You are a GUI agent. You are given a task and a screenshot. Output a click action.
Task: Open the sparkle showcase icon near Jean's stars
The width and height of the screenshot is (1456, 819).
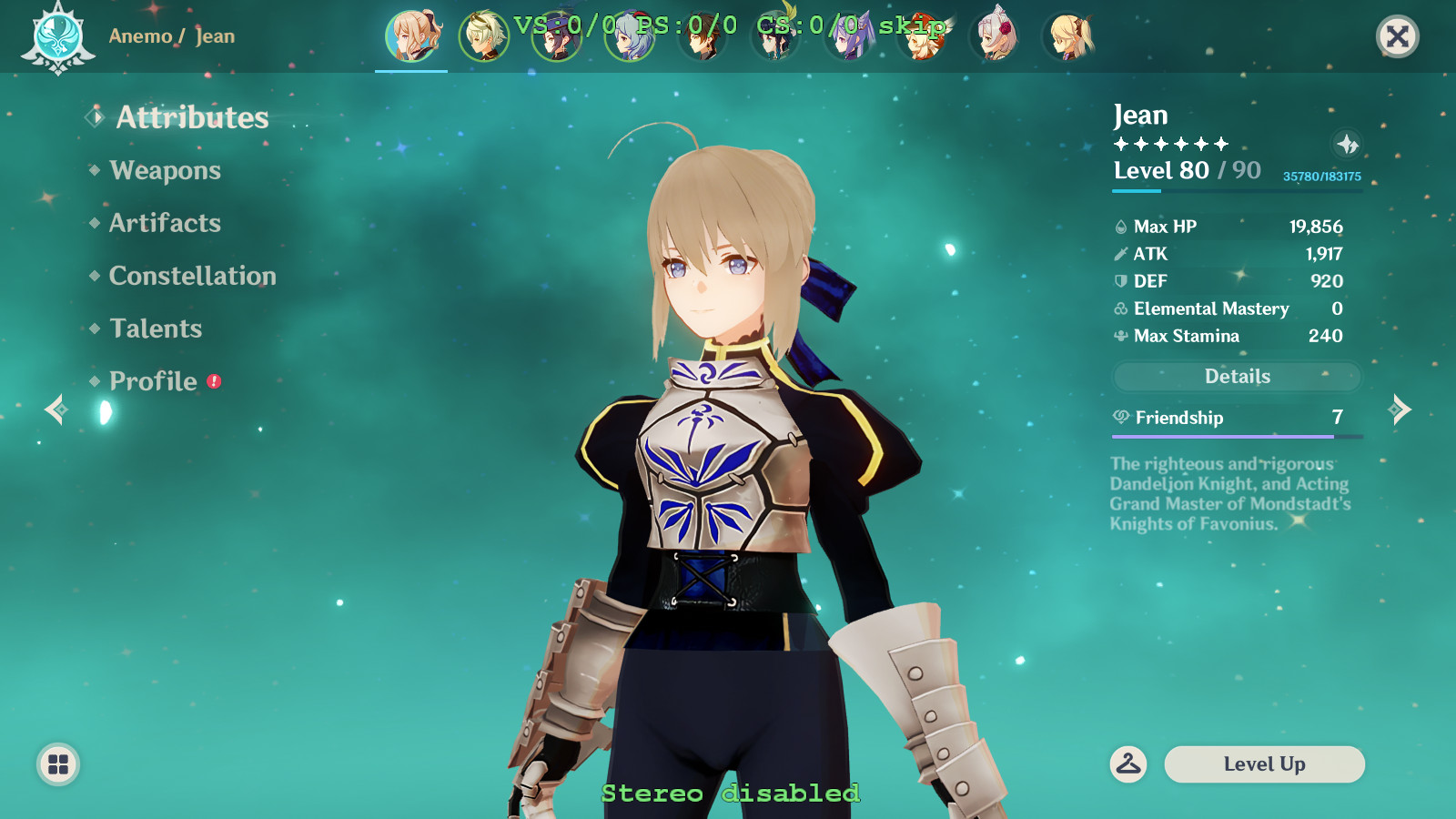(1347, 143)
